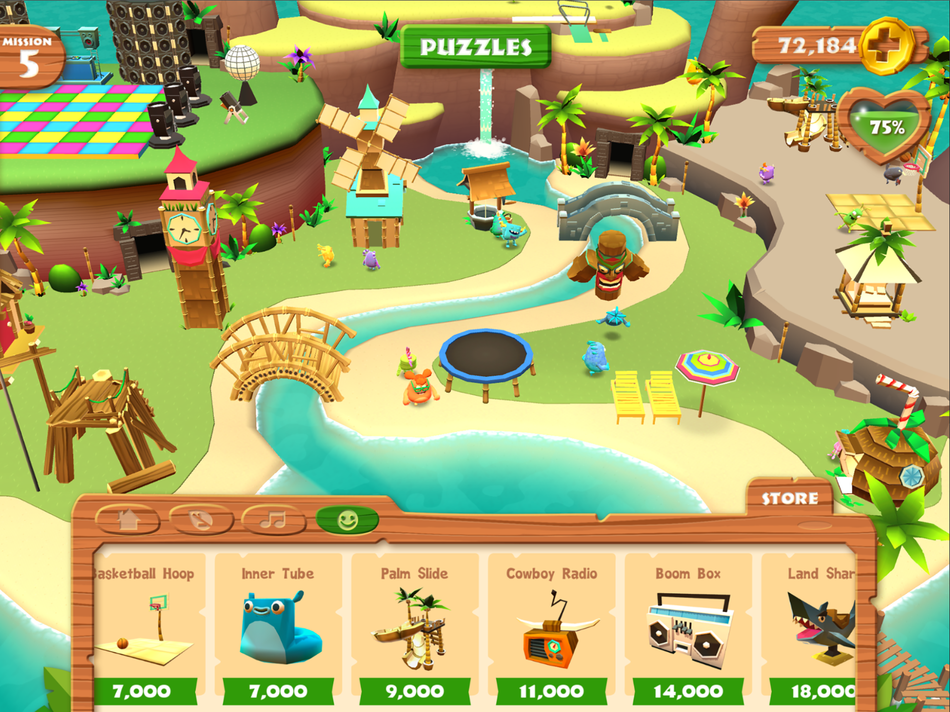The width and height of the screenshot is (950, 712).
Task: Buy the Boom Box for 14,000
Action: (x=688, y=691)
